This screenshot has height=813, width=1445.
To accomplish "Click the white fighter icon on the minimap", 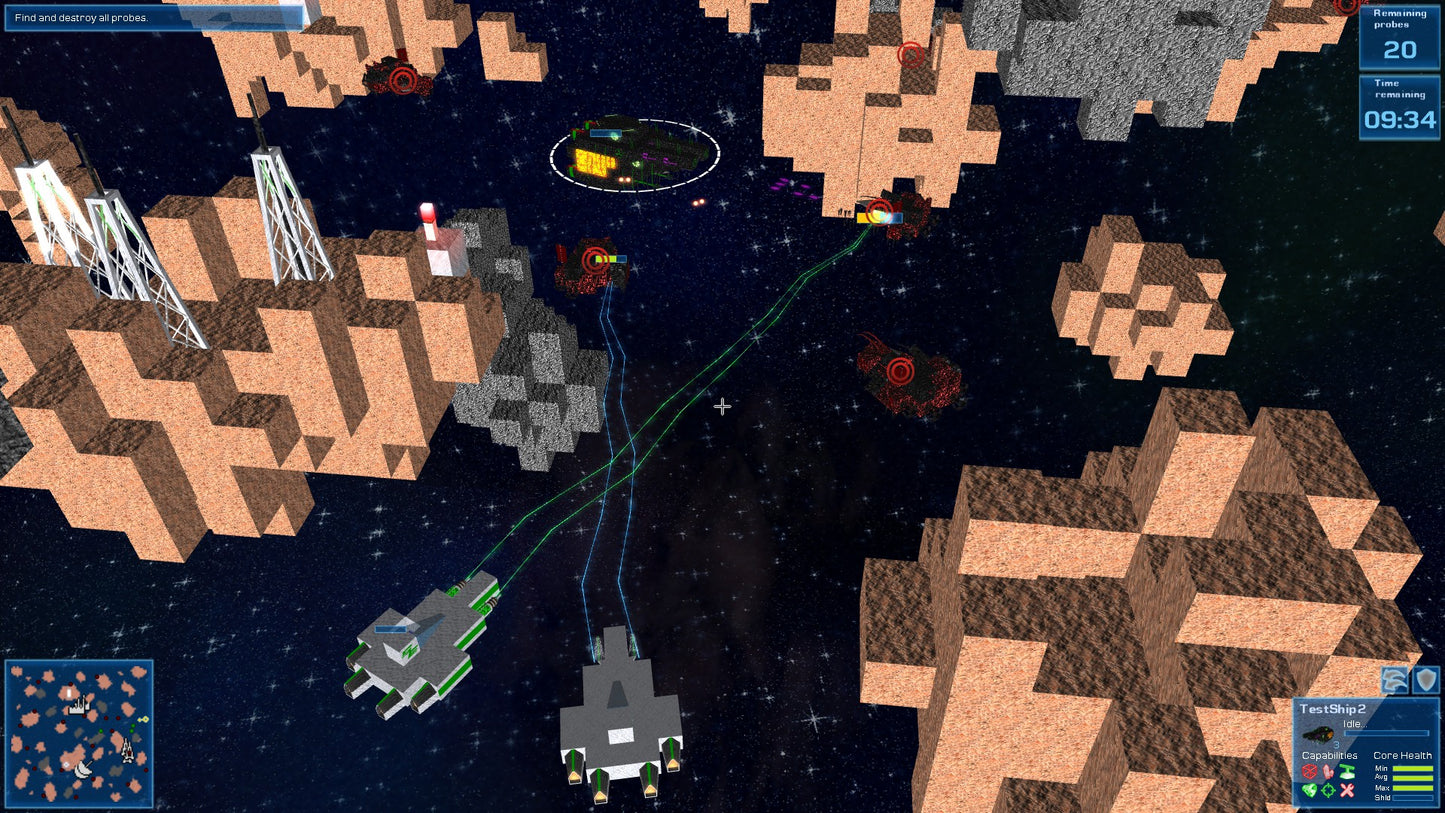I will [x=127, y=750].
